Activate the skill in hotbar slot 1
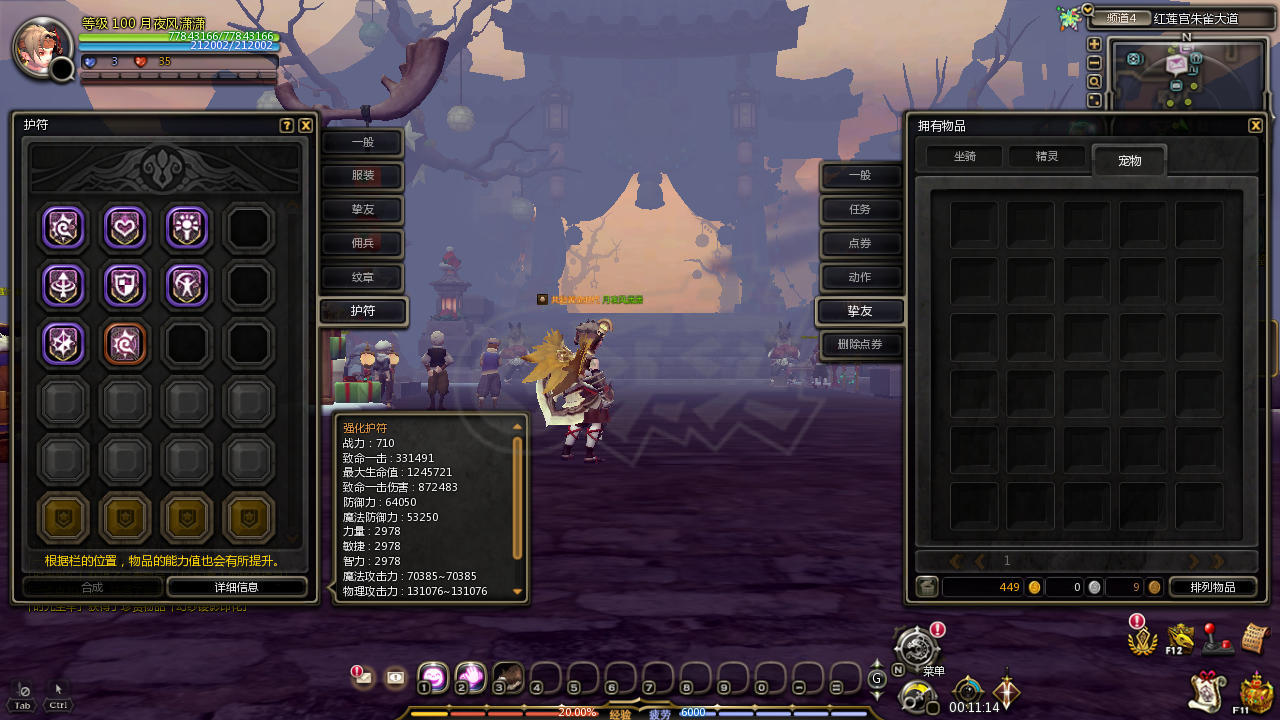Image resolution: width=1280 pixels, height=720 pixels. (433, 677)
